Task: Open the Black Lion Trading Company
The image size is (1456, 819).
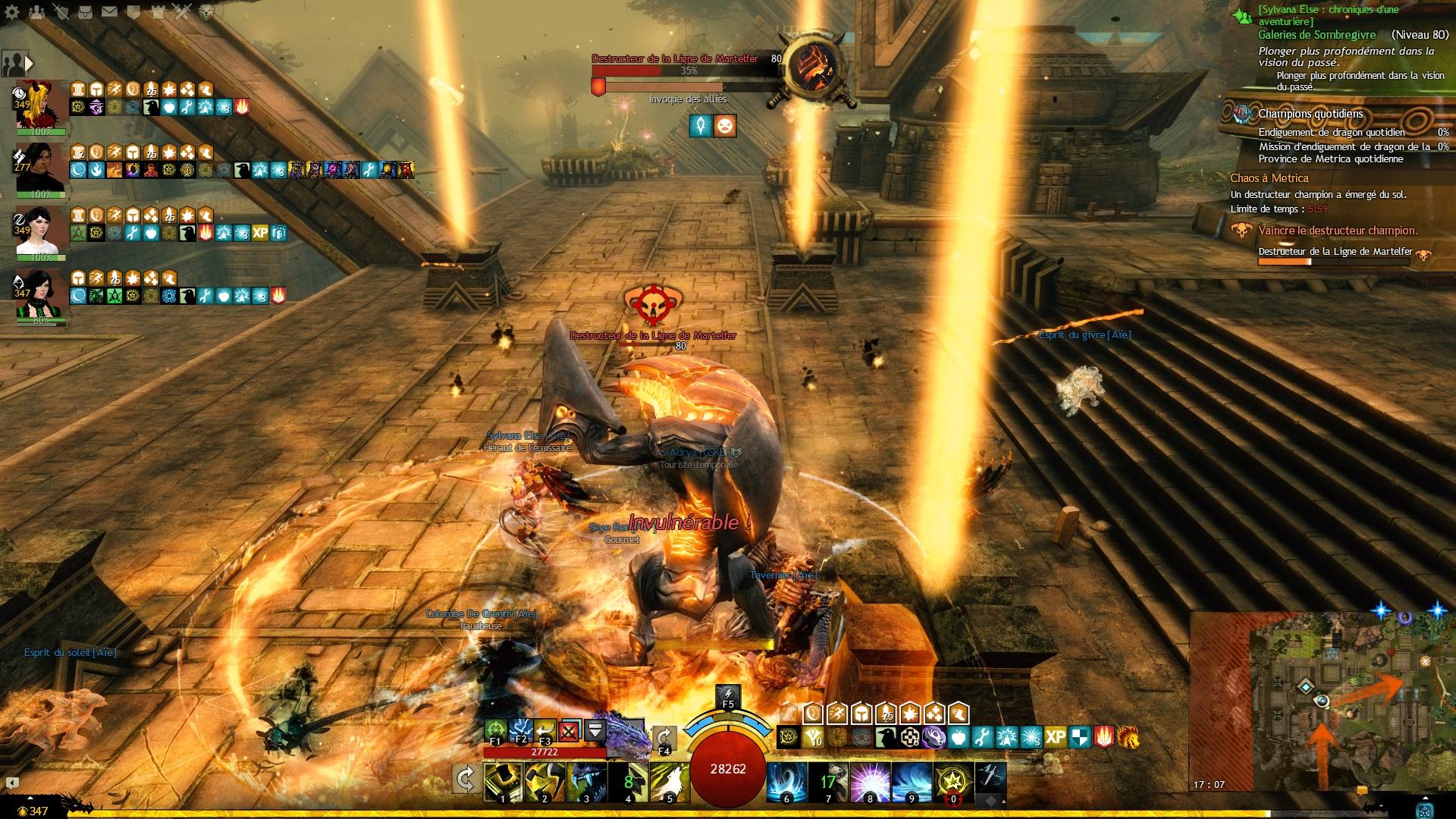Action: click(206, 11)
